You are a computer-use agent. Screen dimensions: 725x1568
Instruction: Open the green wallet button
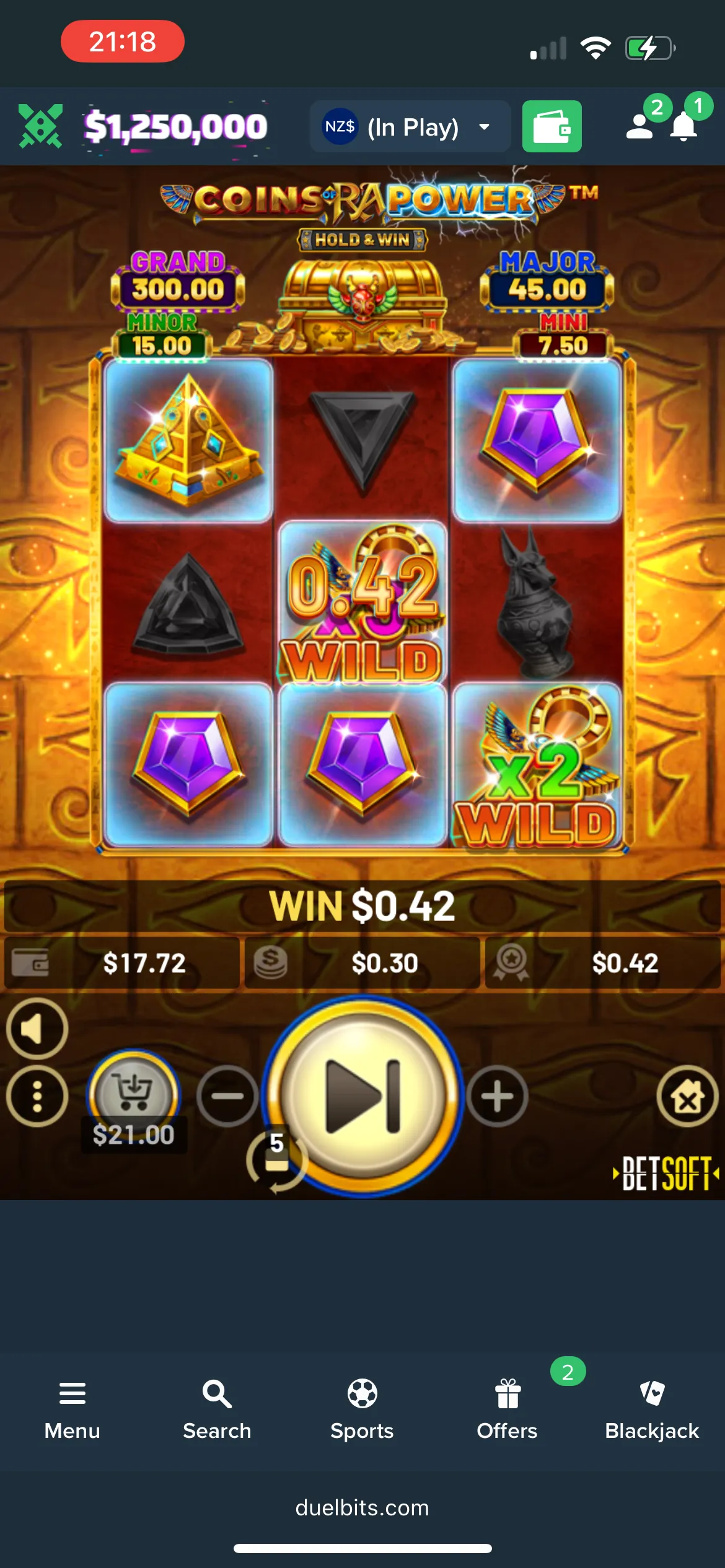click(551, 127)
